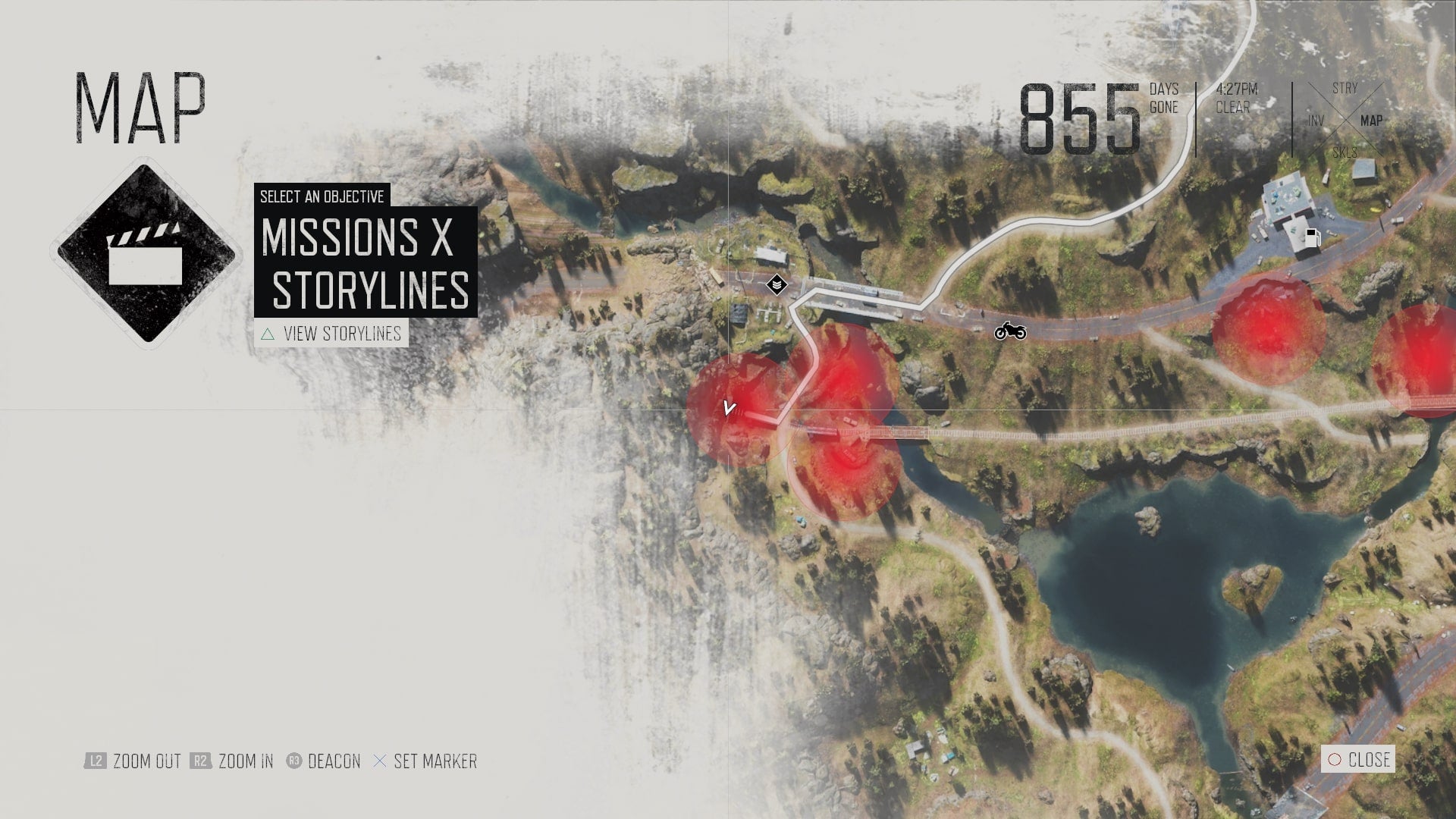Click the chevron mission marker near the bridge

[777, 283]
